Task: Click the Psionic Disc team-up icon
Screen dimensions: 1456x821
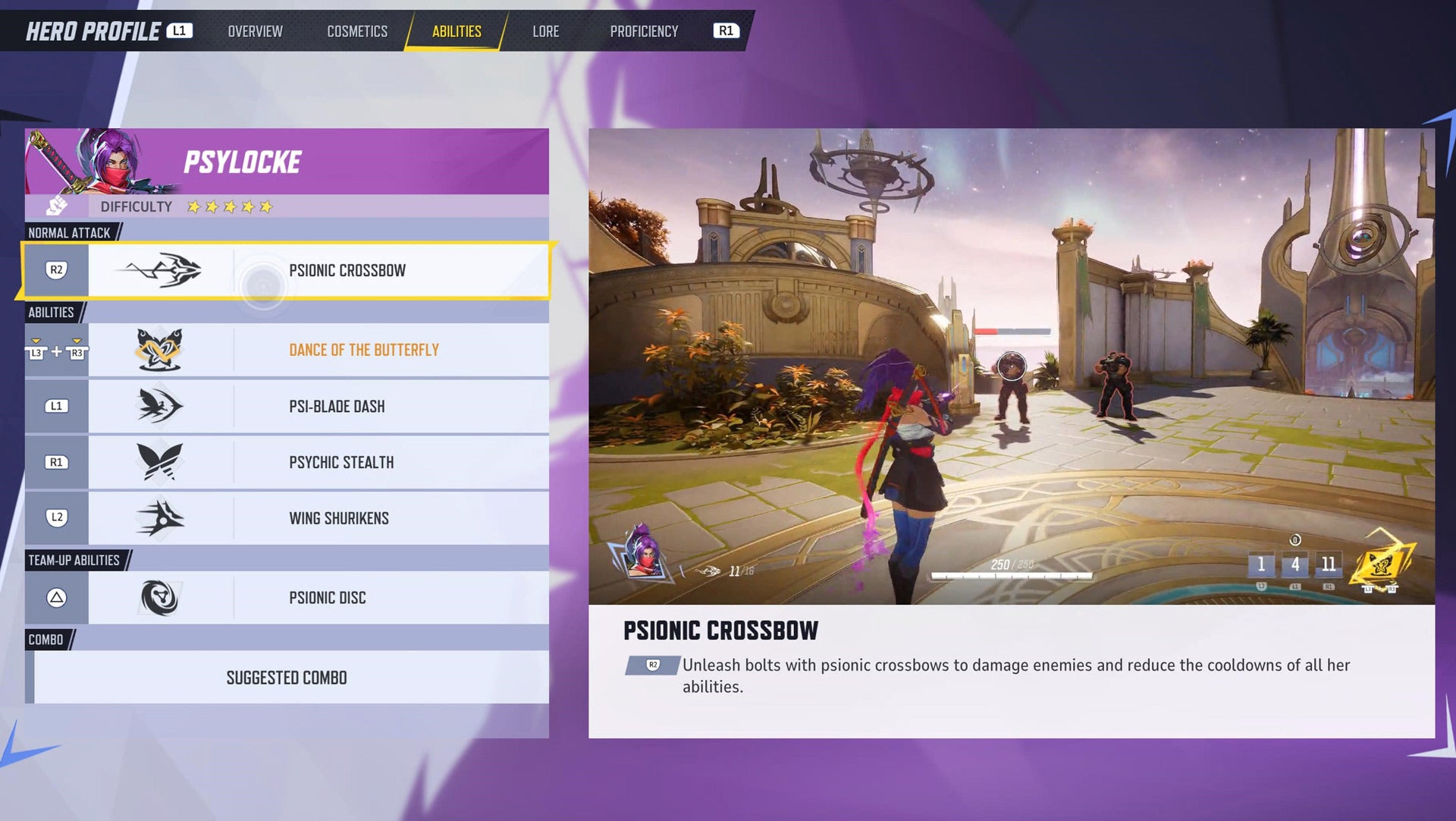Action: (159, 598)
